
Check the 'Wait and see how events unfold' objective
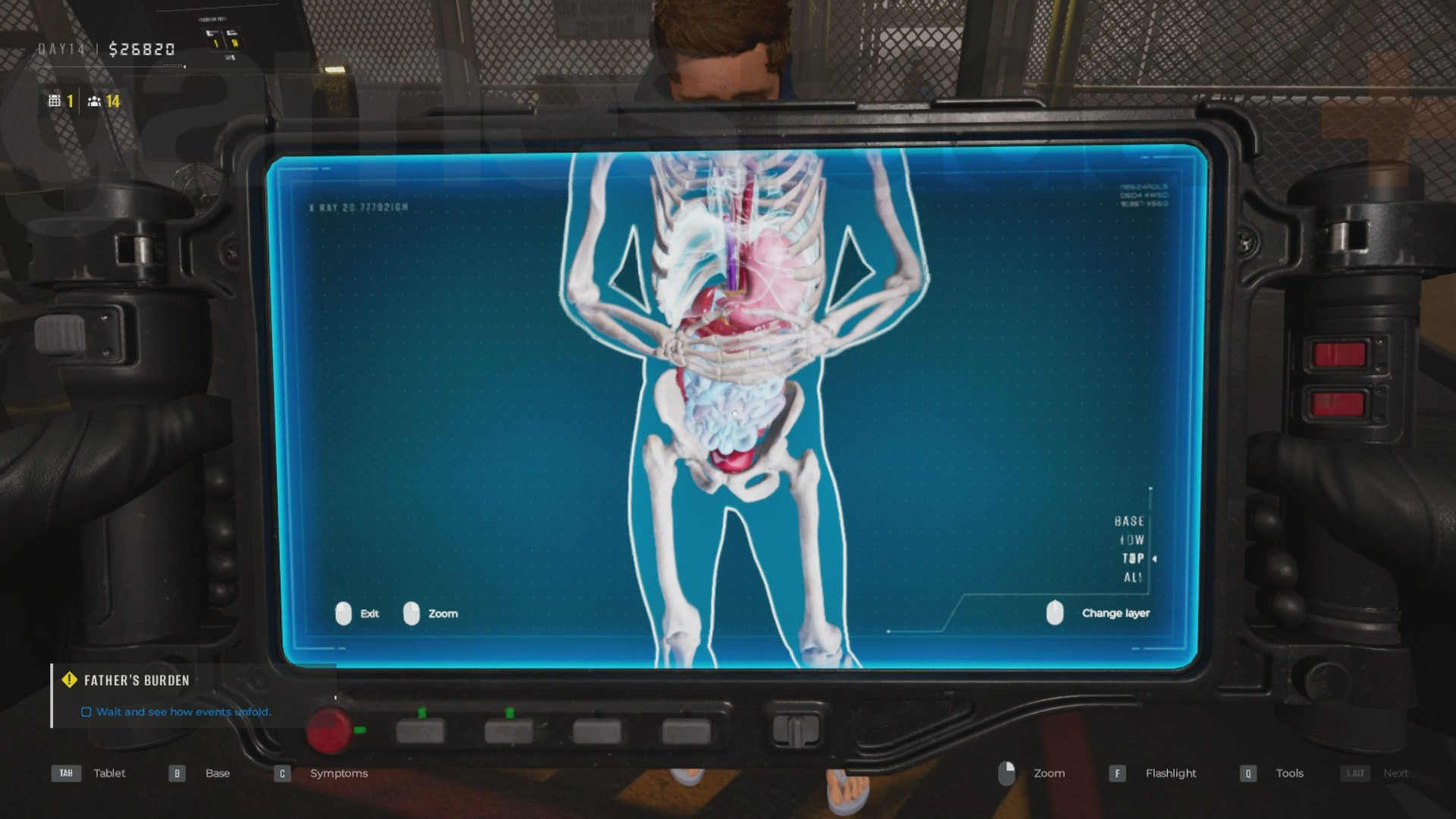click(x=86, y=712)
